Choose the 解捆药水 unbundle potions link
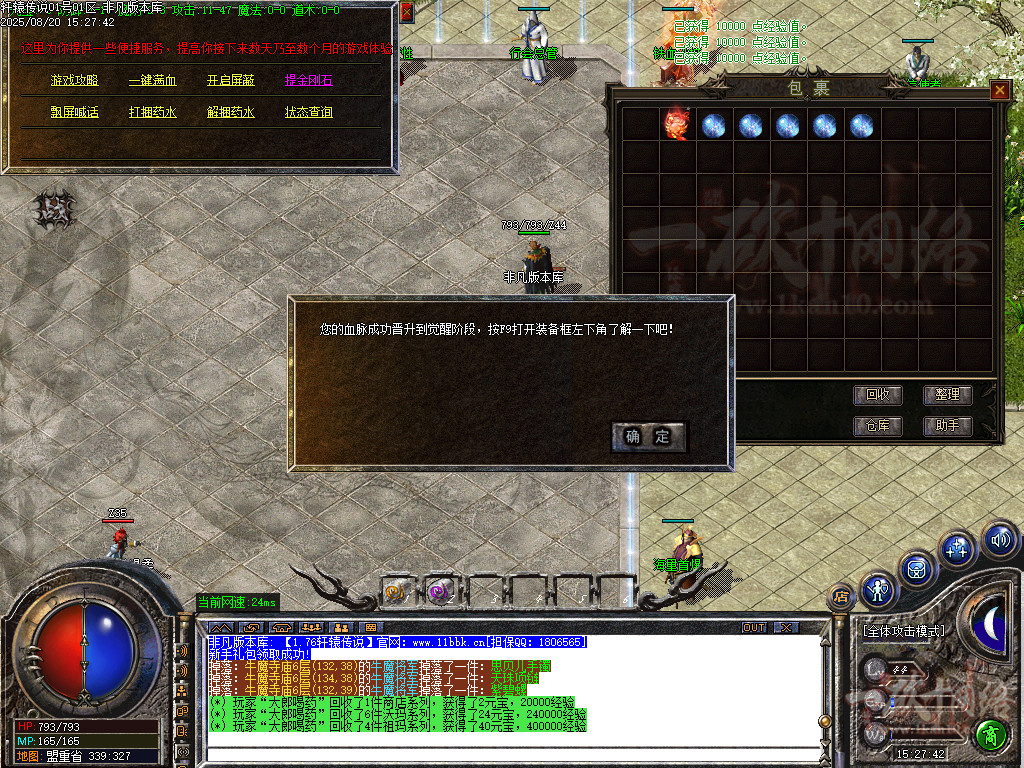Screen dimensions: 1024x768 [x=231, y=112]
